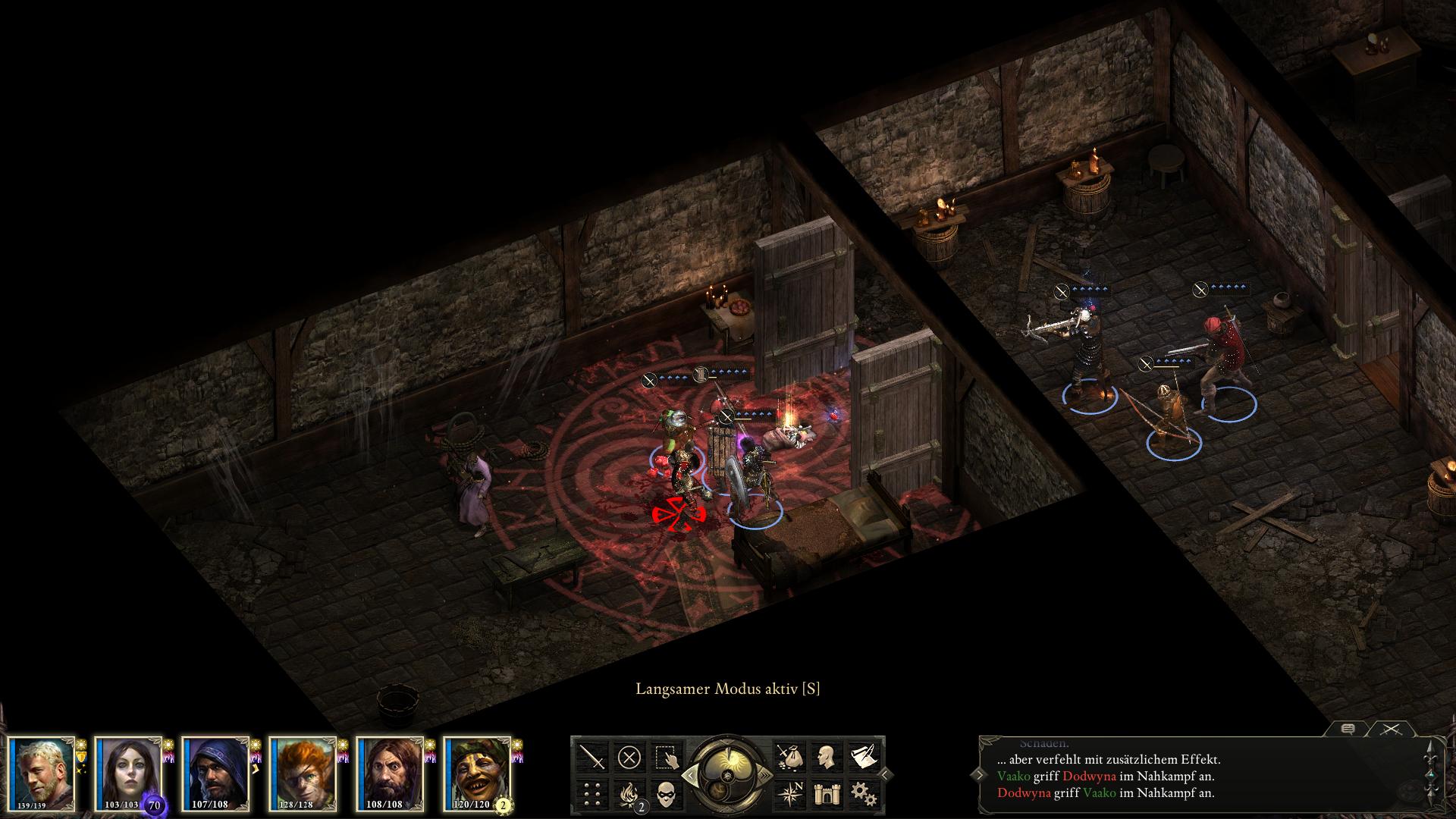Open the journal scroll and quill icon
This screenshot has width=1456, height=819.
pyautogui.click(x=862, y=757)
